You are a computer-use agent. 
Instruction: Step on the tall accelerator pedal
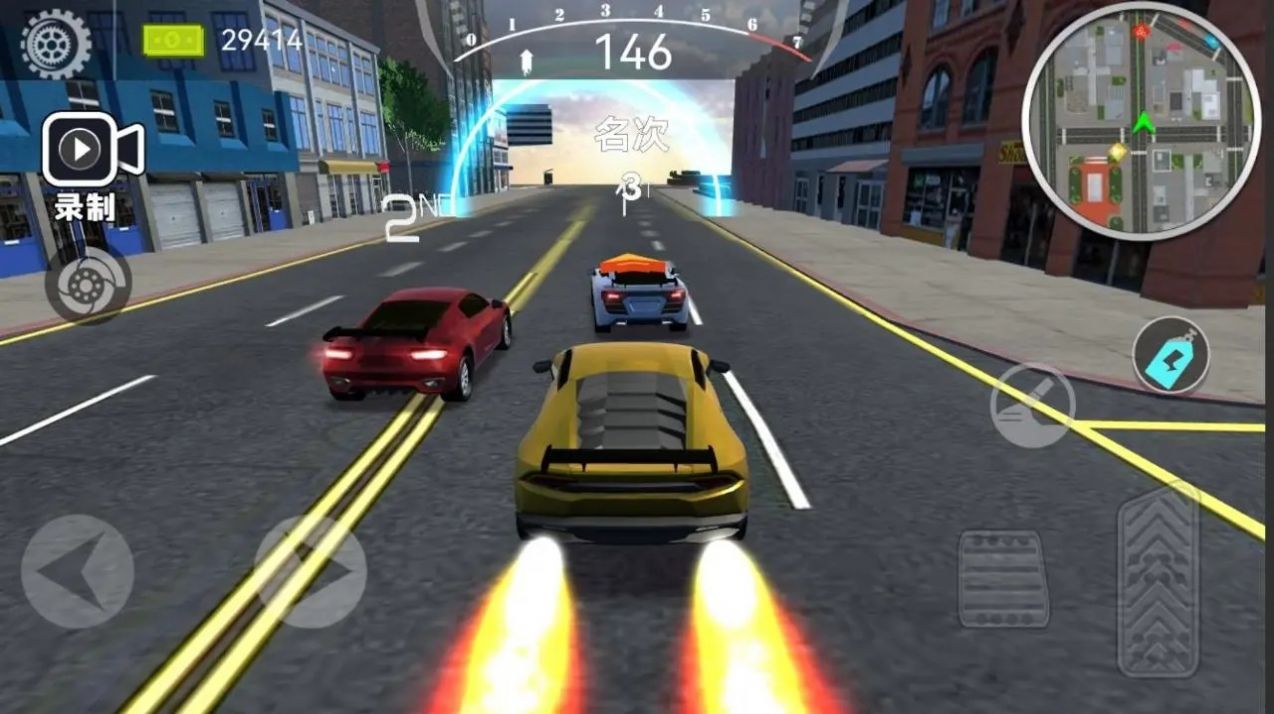(x=1158, y=582)
